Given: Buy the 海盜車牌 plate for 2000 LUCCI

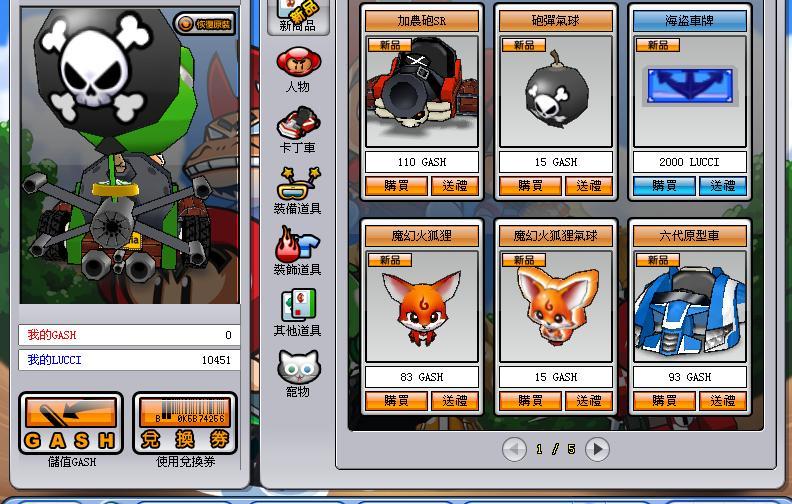Looking at the screenshot, I should [x=664, y=186].
